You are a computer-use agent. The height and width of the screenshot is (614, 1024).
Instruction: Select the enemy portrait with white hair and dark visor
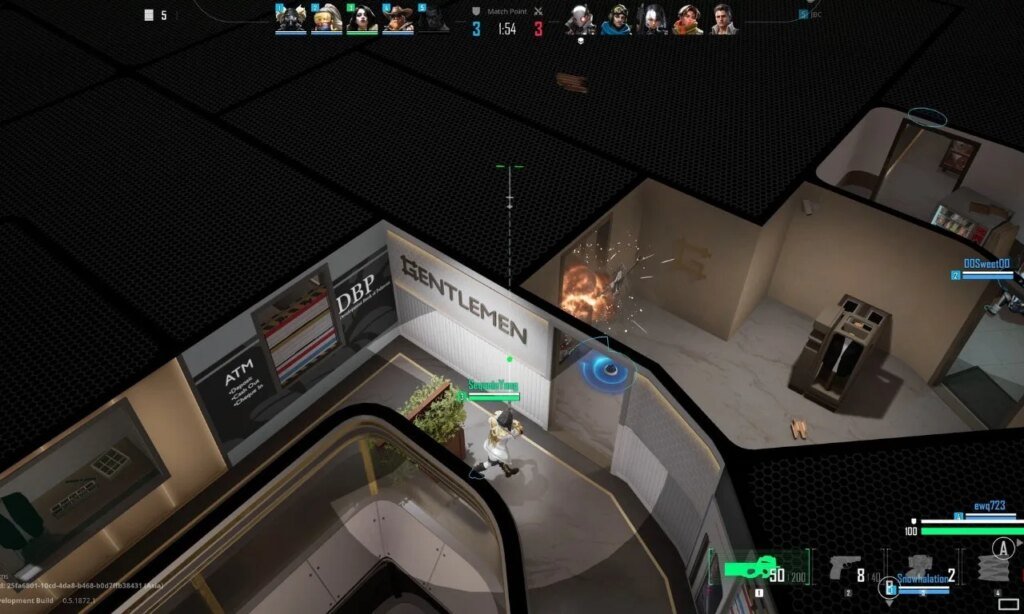(x=652, y=19)
